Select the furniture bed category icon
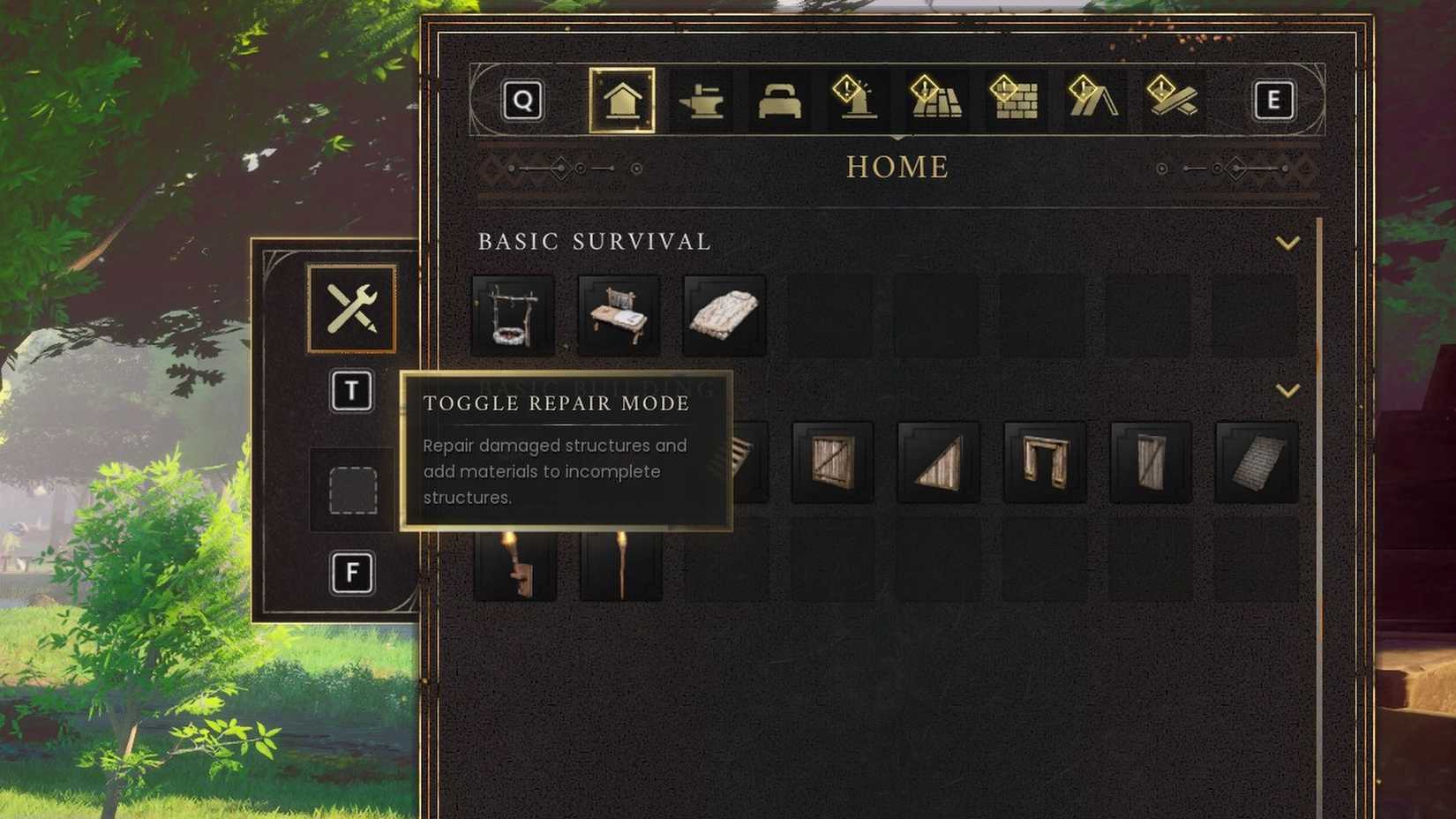This screenshot has width=1456, height=819. coord(779,100)
